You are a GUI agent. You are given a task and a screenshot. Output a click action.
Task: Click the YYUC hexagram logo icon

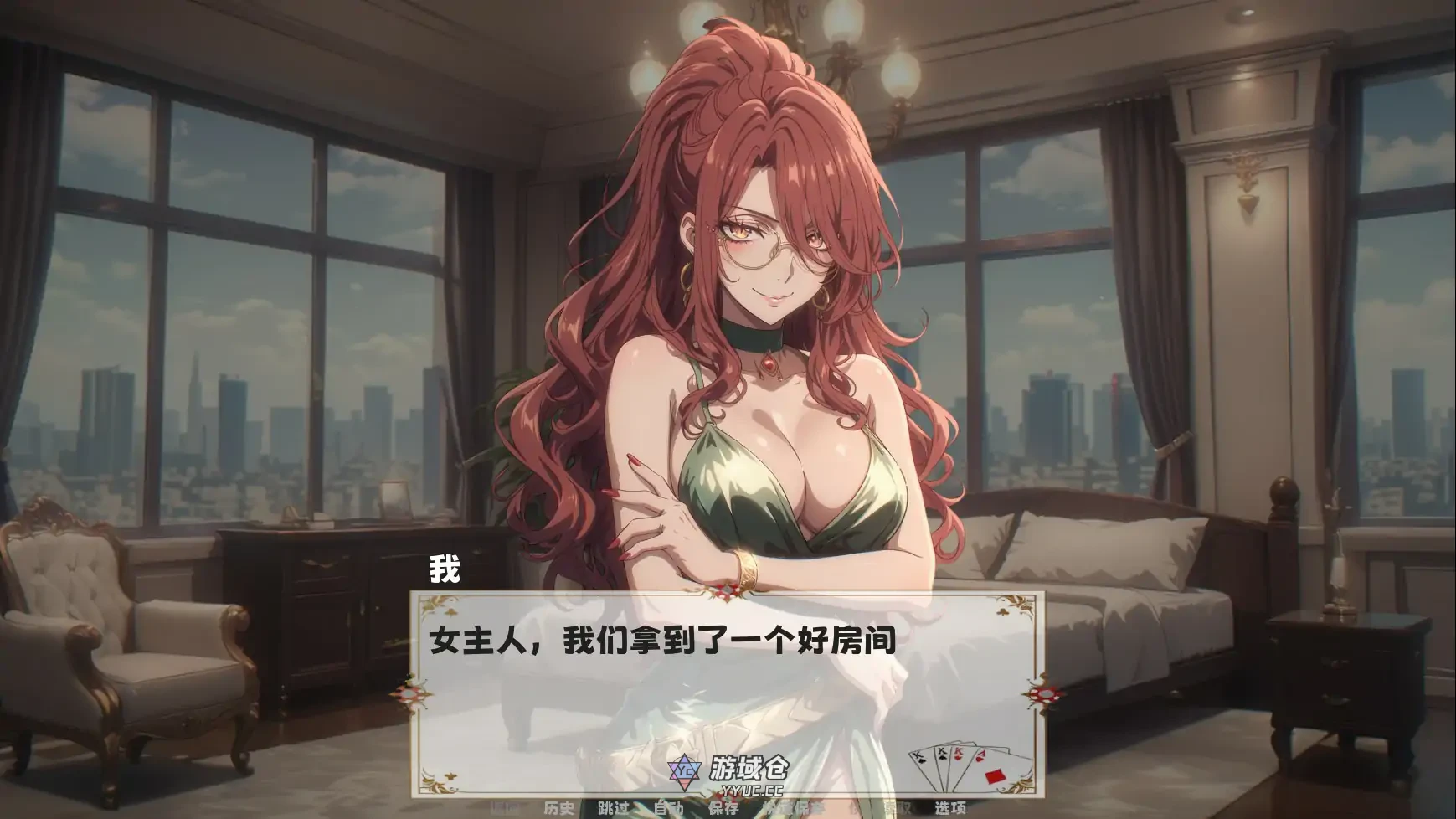[x=684, y=770]
